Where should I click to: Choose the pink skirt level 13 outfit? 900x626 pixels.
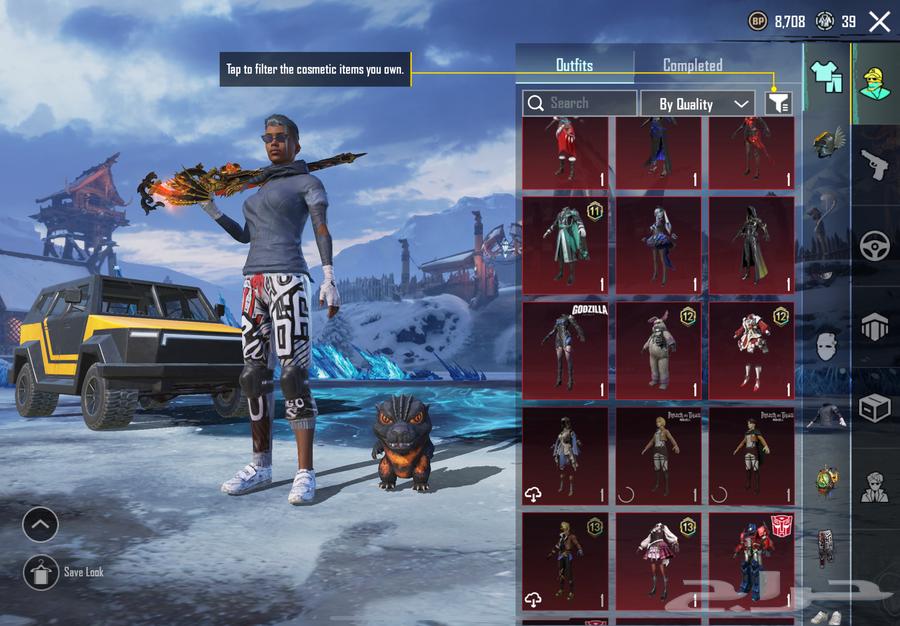pos(658,561)
